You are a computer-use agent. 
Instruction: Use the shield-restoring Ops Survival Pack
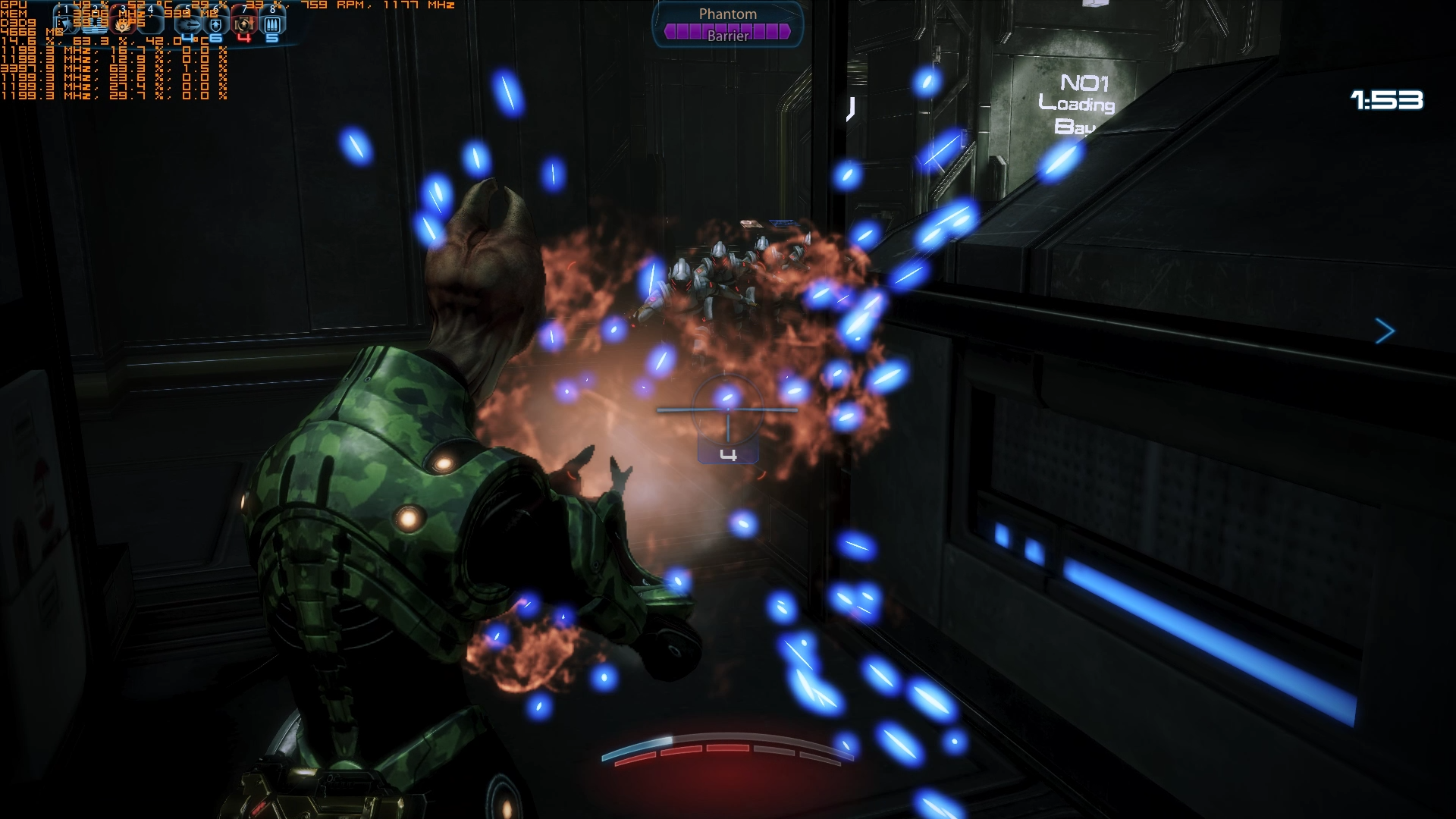point(217,25)
